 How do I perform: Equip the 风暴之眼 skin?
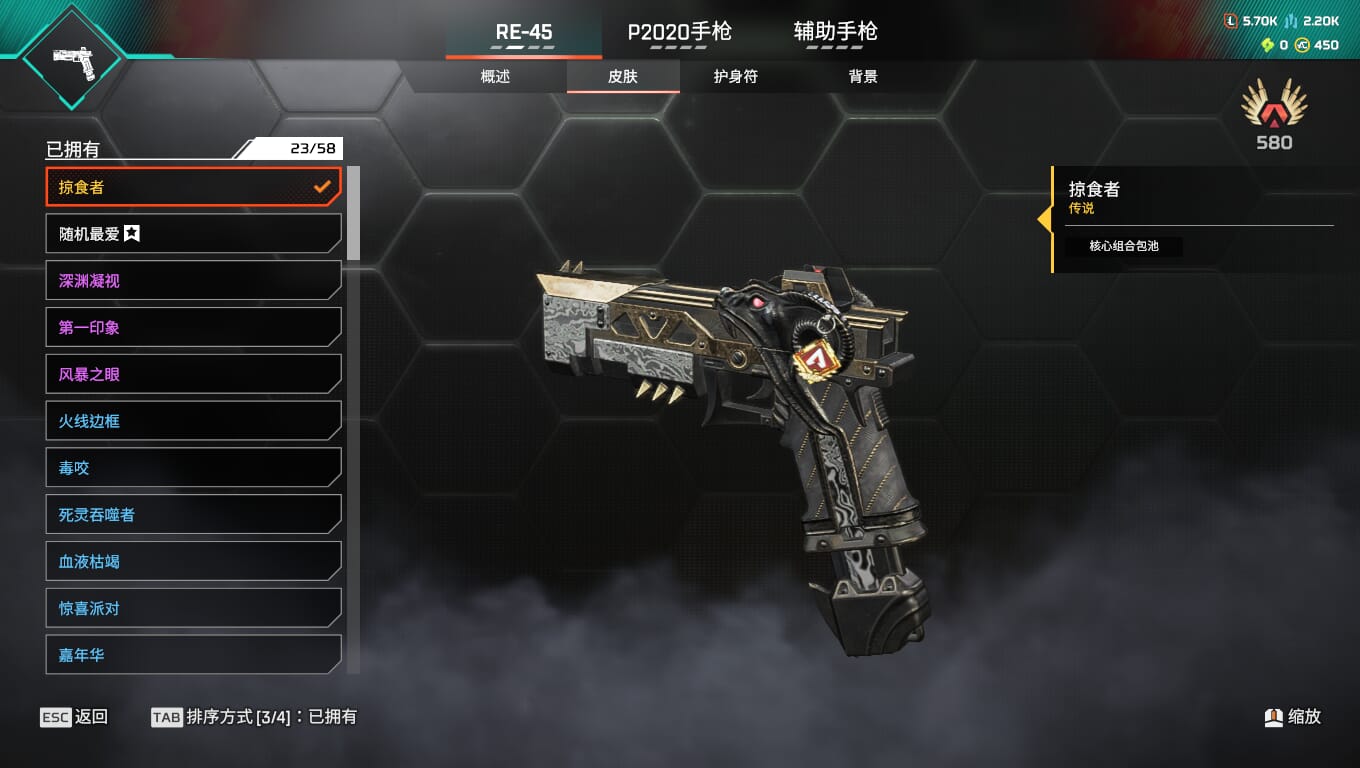(x=193, y=374)
